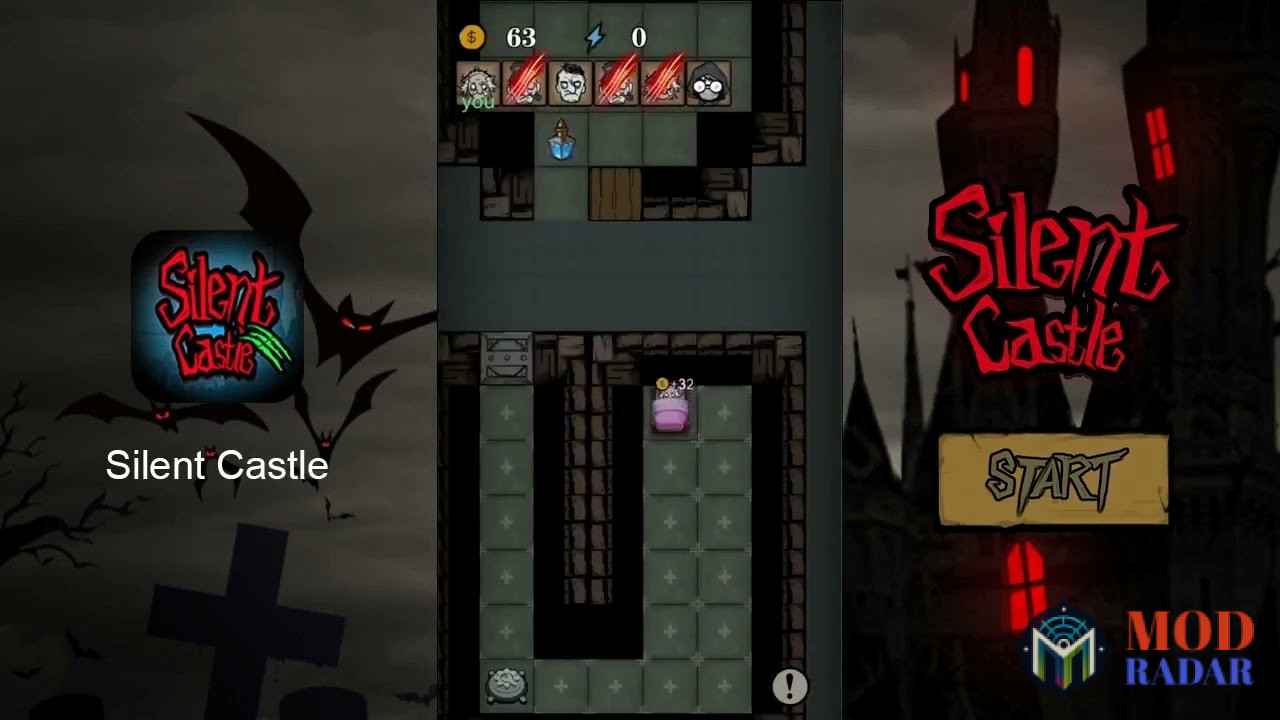Click the coin count showing 63
1280x720 pixels.
point(522,37)
